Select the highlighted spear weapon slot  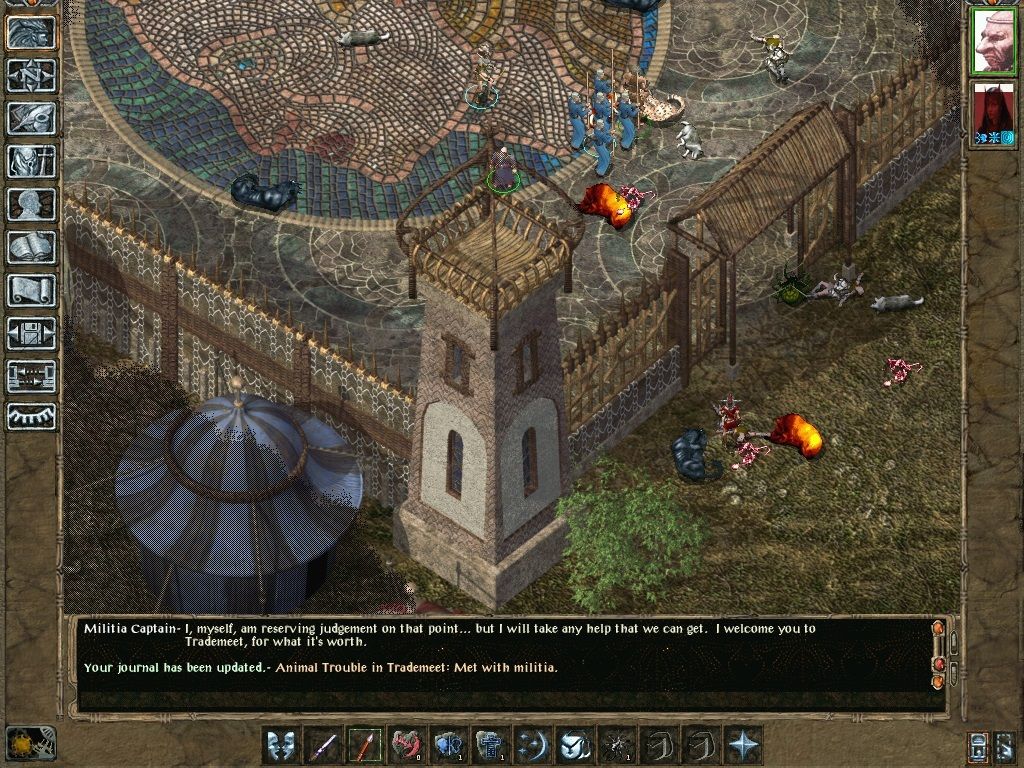365,745
